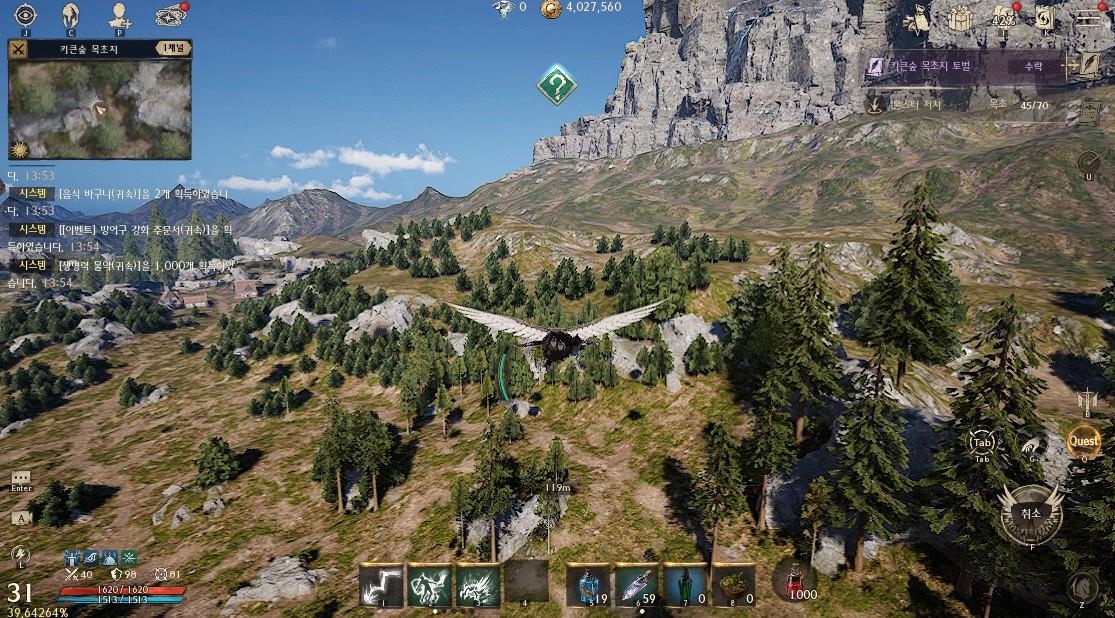
Task: Open the quill quest journal icon
Action: click(x=1089, y=66)
